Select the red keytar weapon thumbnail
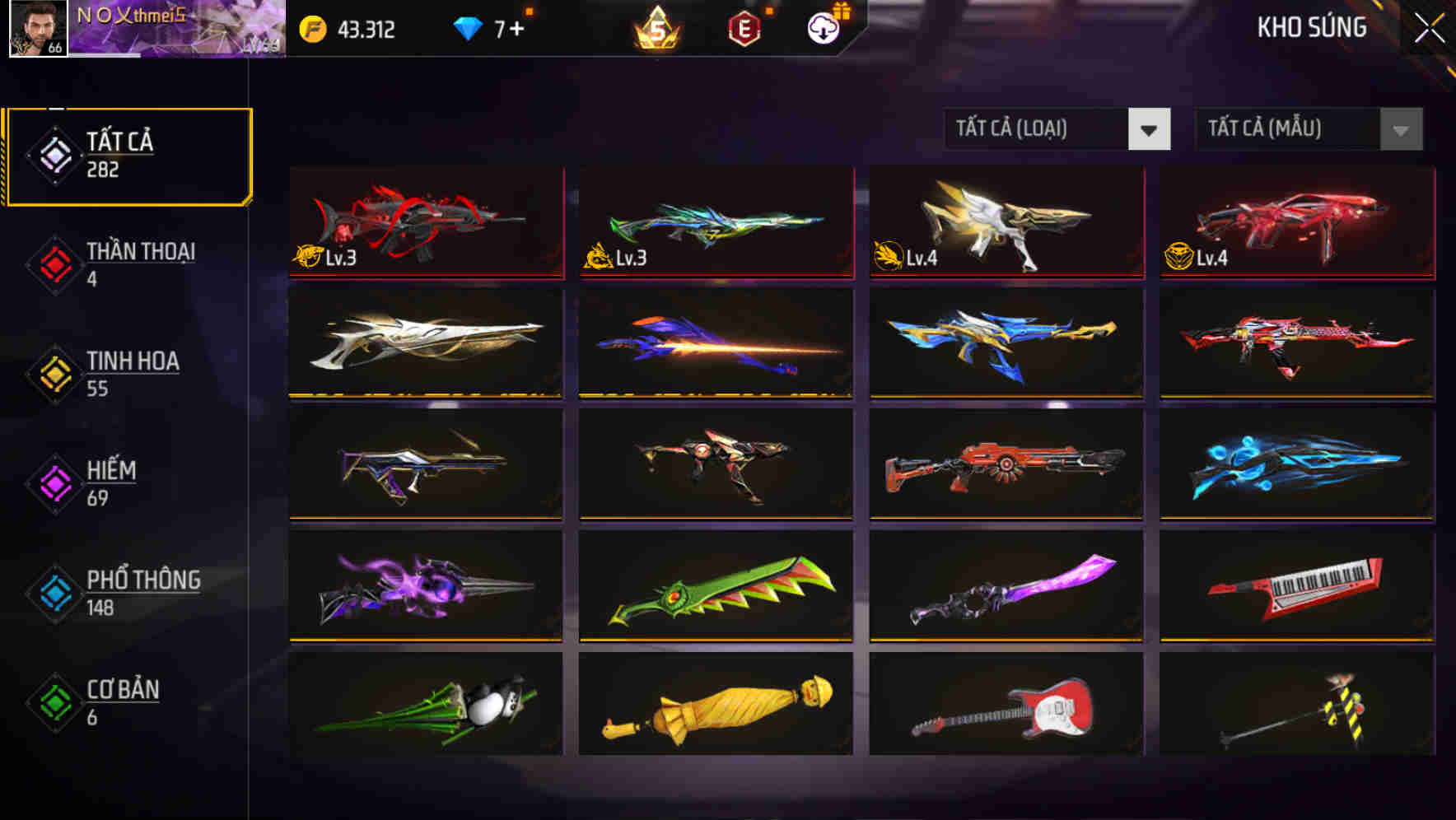This screenshot has width=1456, height=820. (x=1296, y=586)
